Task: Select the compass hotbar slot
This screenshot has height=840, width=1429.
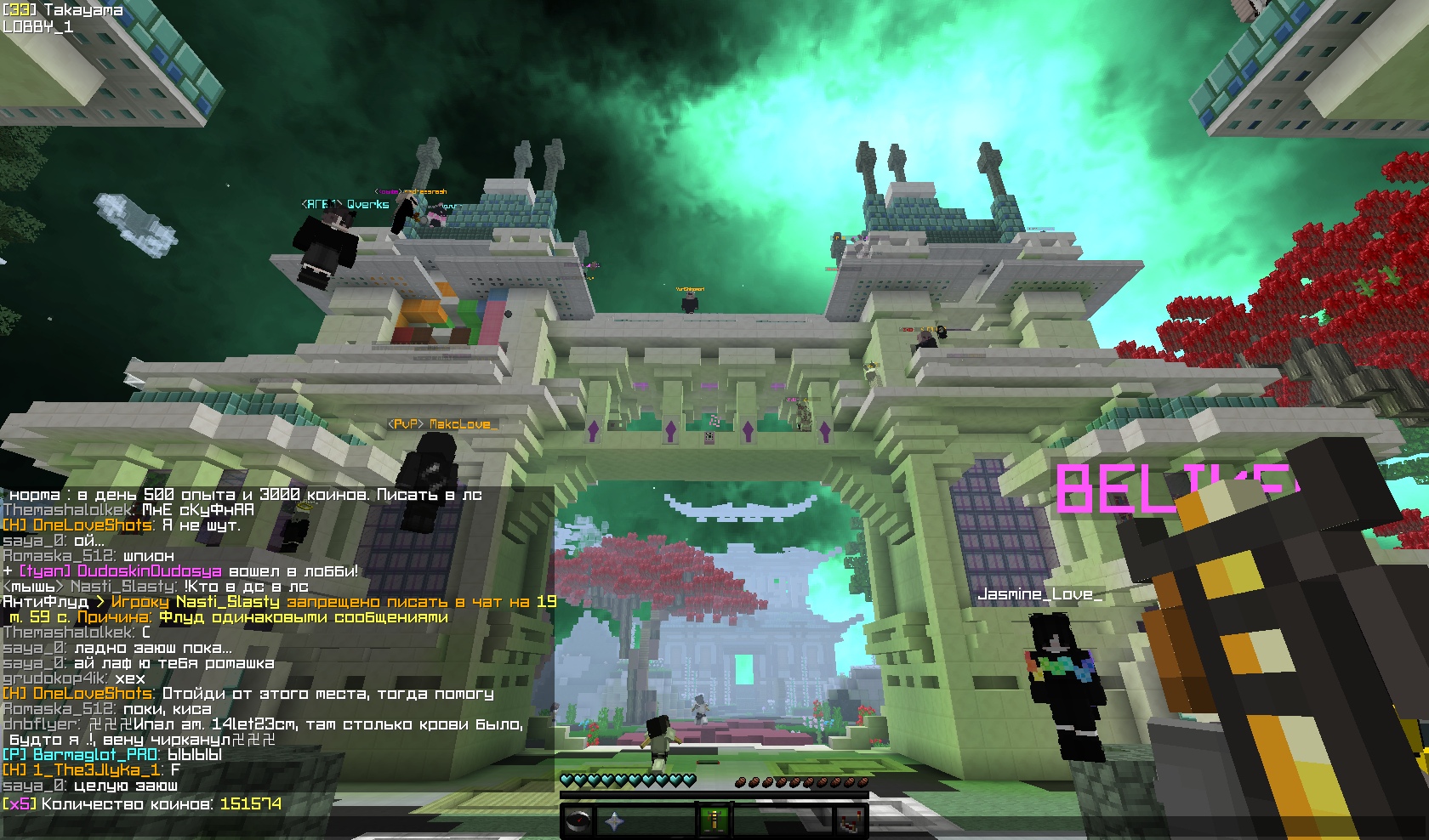Action: pyautogui.click(x=578, y=822)
